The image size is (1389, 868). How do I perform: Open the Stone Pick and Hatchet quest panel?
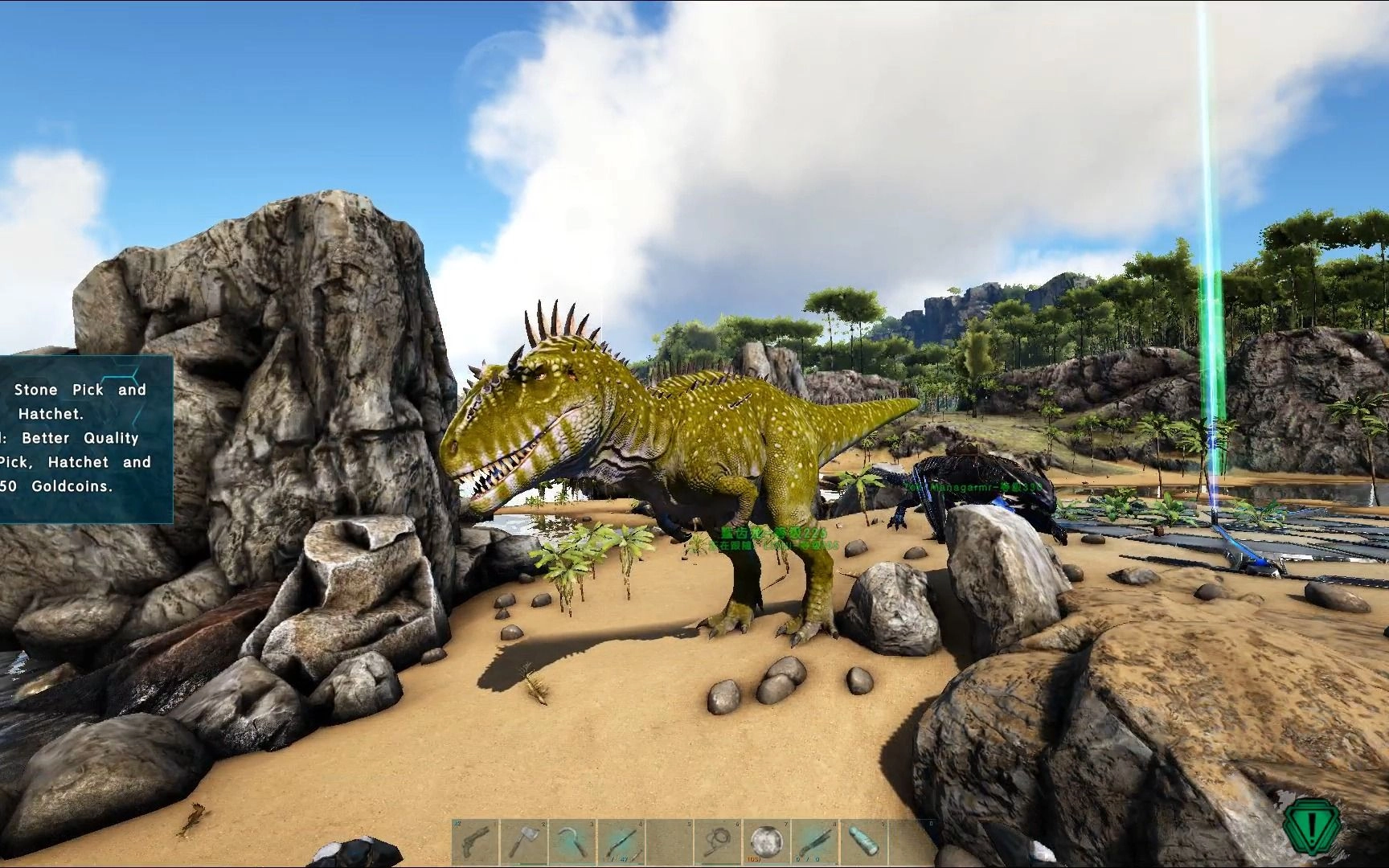(x=85, y=439)
